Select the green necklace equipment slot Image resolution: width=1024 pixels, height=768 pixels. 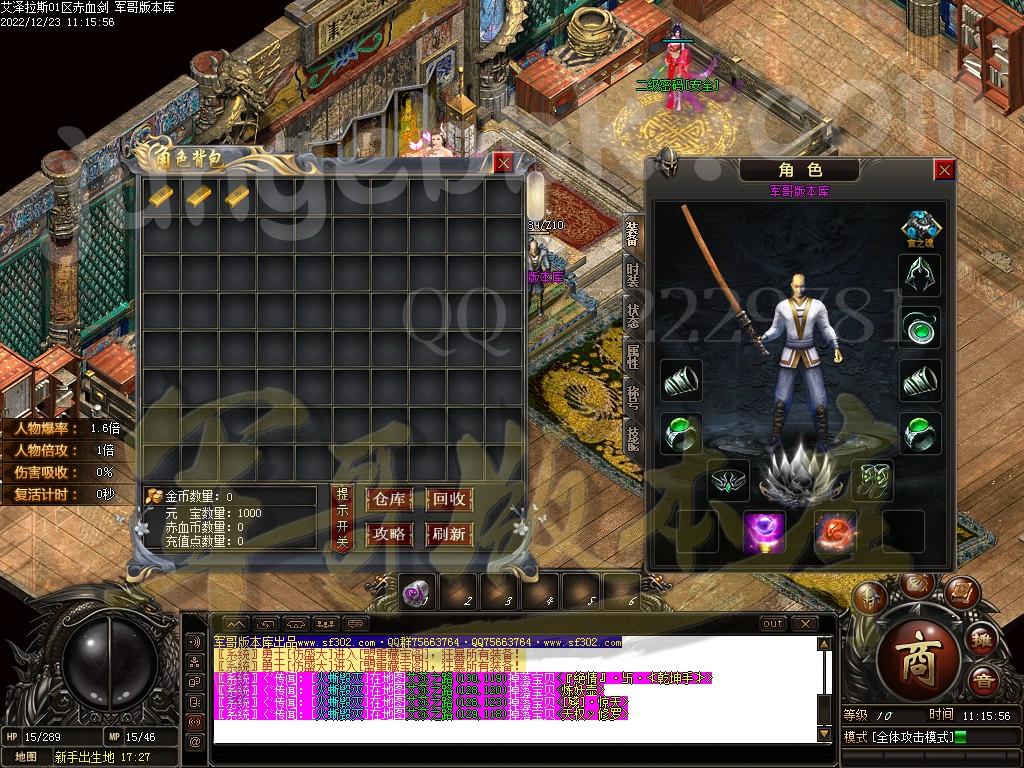(x=919, y=327)
